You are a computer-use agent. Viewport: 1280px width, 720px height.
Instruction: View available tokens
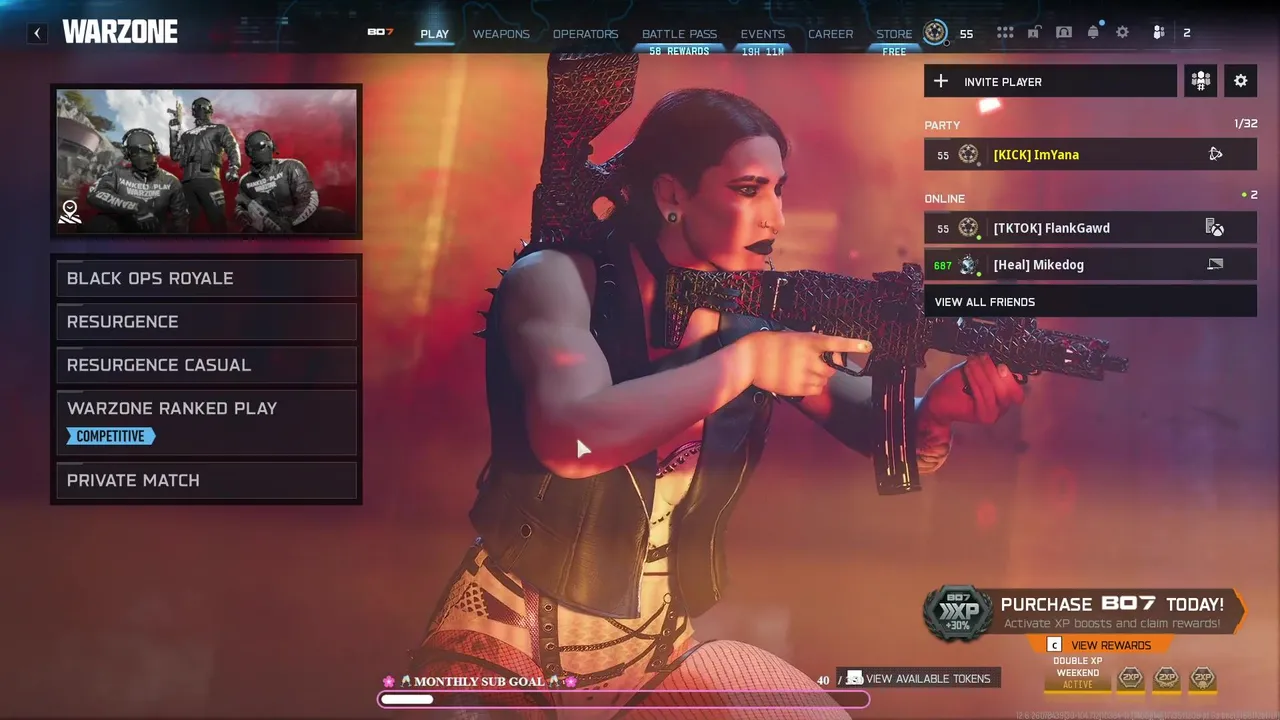[x=927, y=679]
